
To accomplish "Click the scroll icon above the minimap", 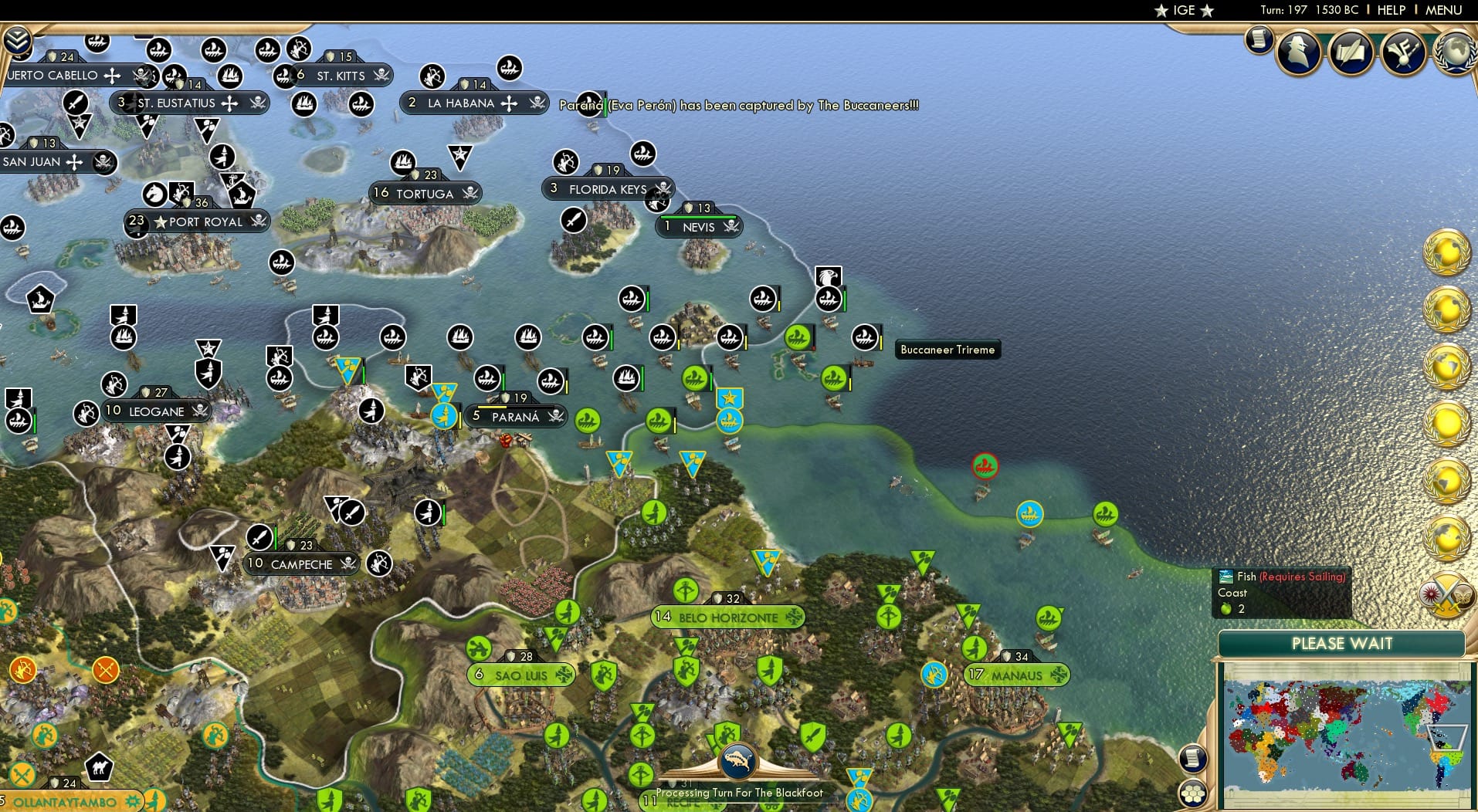I will coord(1194,758).
